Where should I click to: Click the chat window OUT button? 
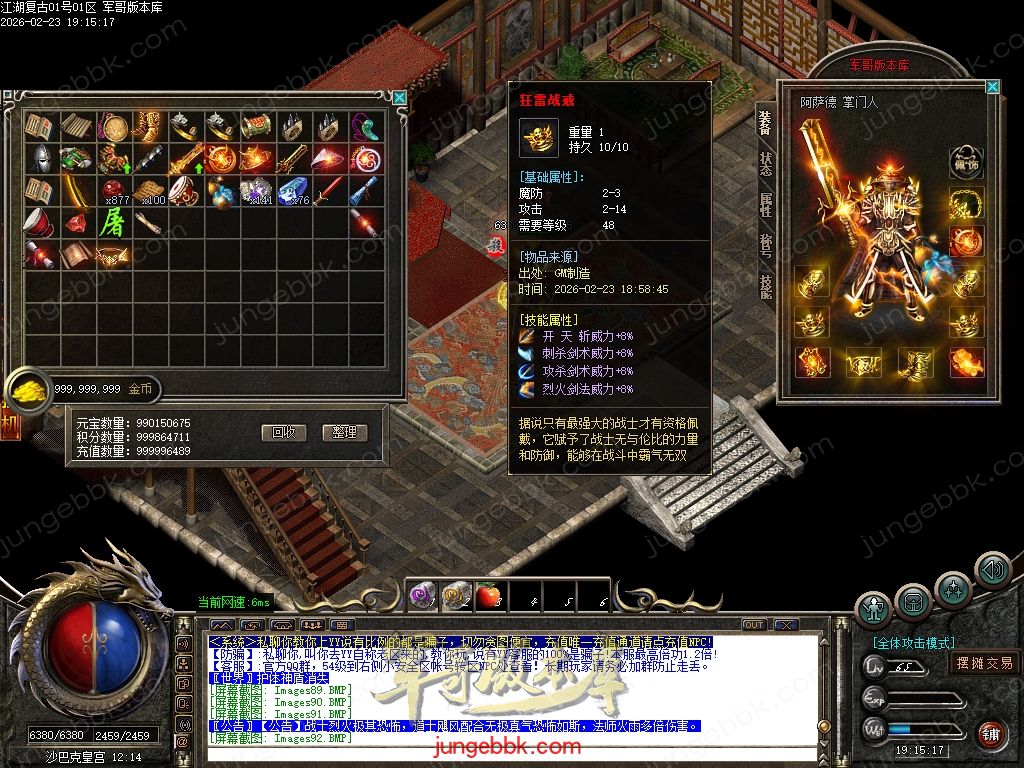pyautogui.click(x=754, y=625)
